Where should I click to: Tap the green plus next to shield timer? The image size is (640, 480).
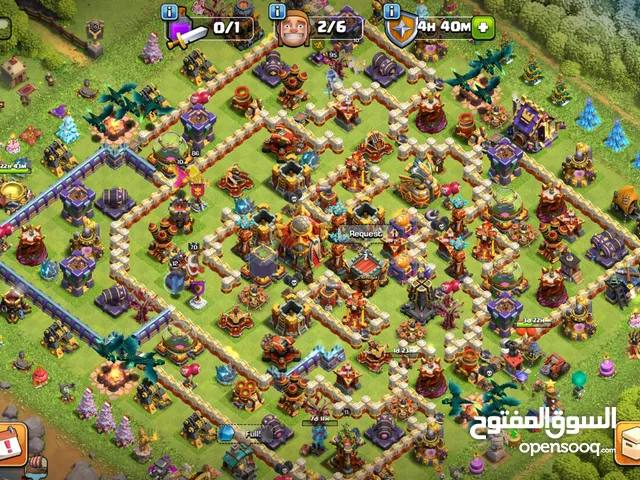[484, 27]
